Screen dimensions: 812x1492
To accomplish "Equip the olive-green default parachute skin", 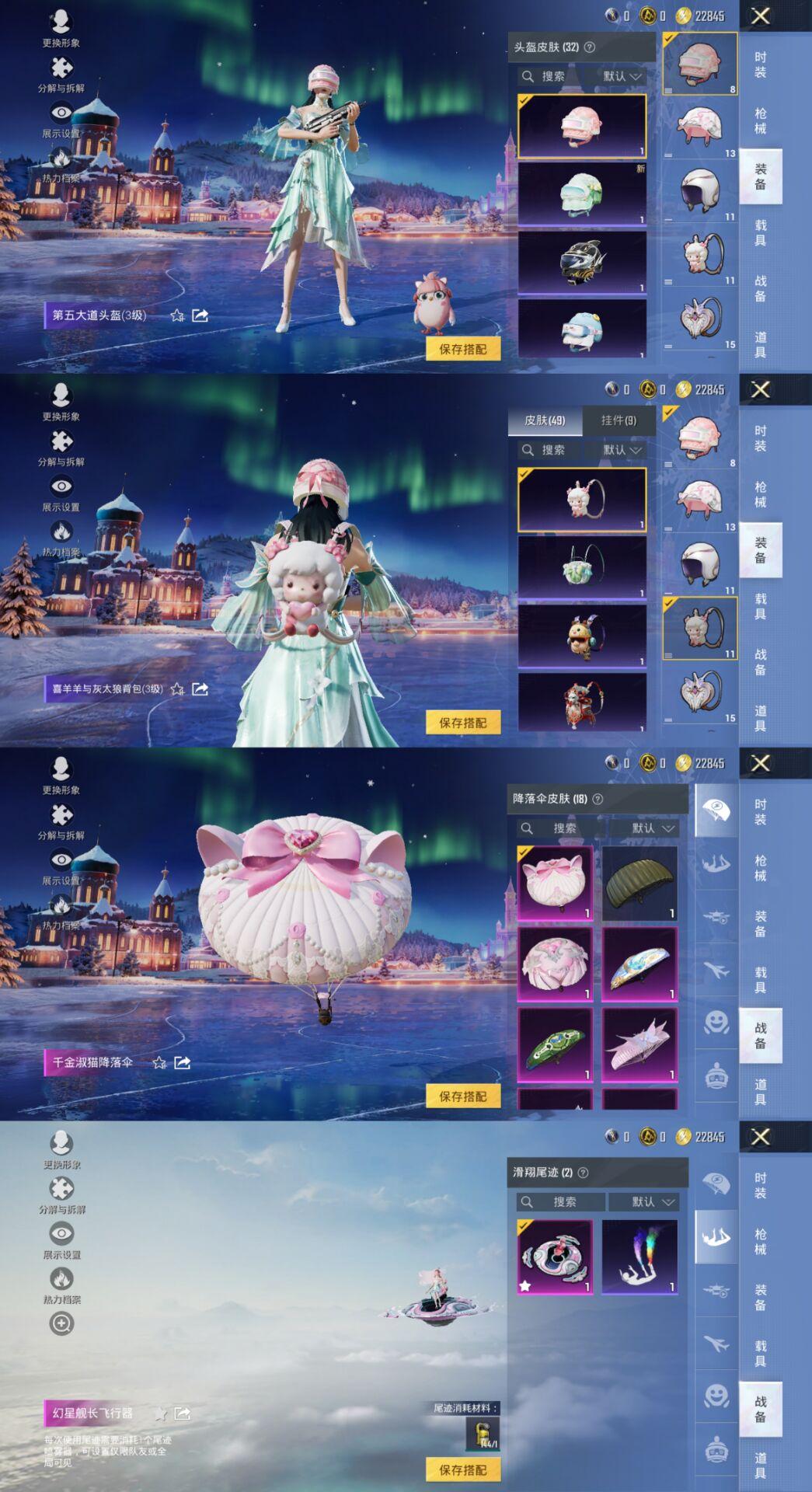I will click(x=639, y=884).
